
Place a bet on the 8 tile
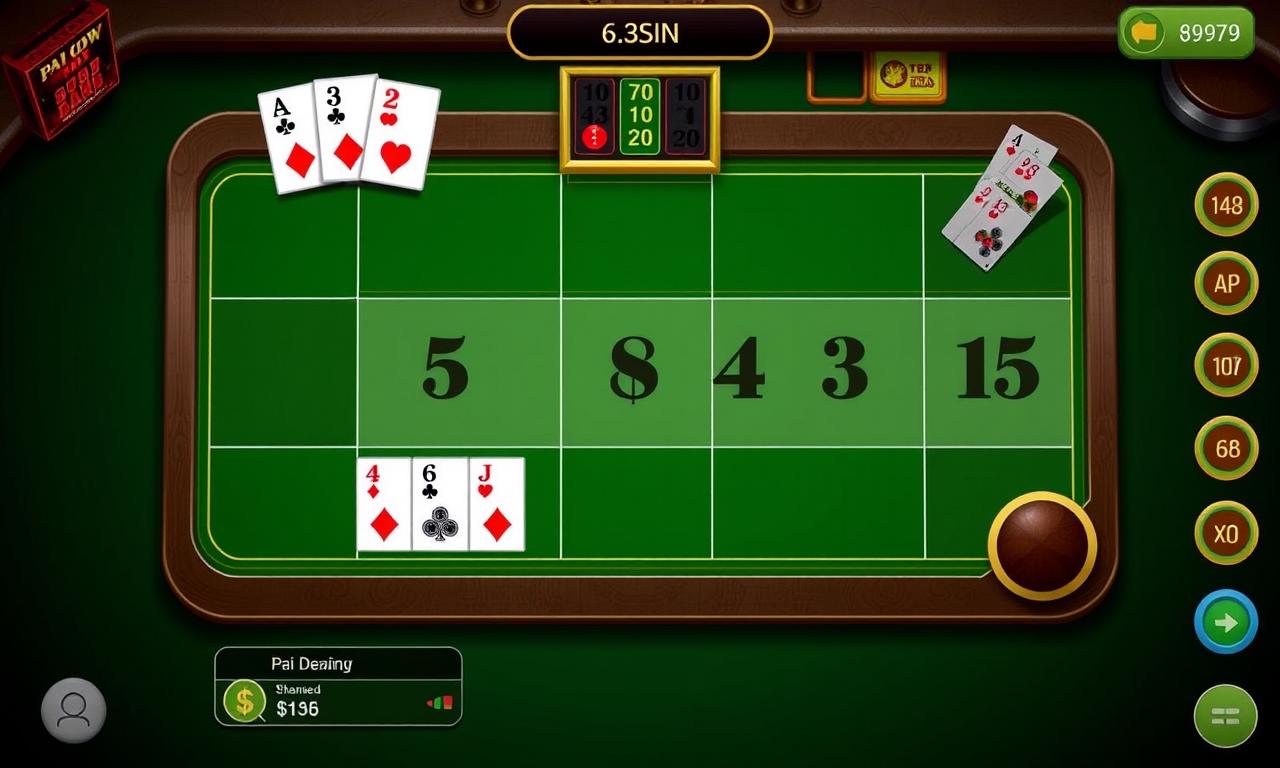pos(634,370)
